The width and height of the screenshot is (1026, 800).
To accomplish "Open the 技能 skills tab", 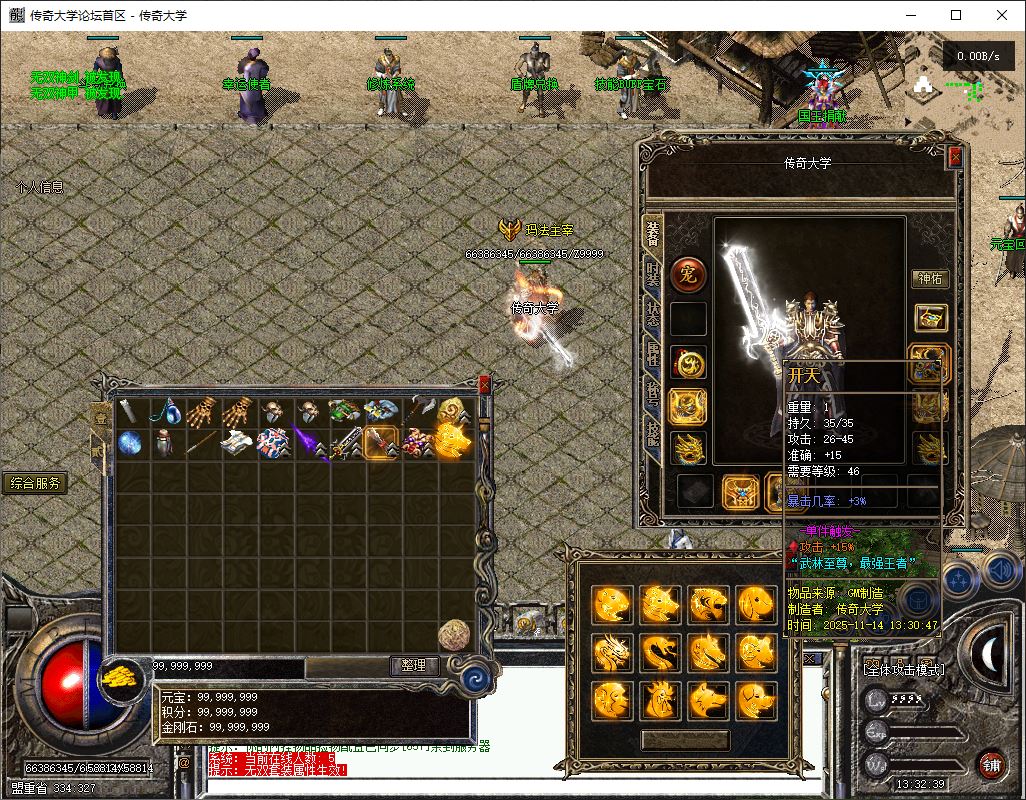I will pyautogui.click(x=653, y=434).
